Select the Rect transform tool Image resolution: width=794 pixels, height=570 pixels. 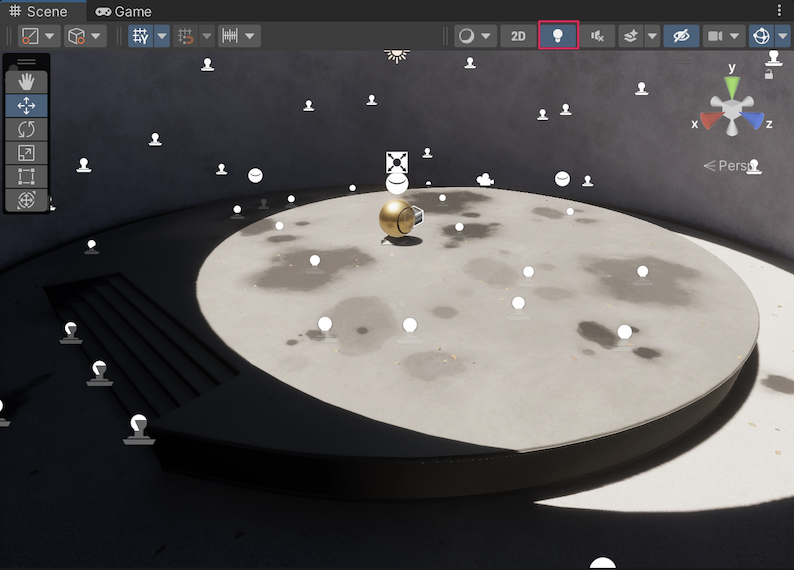(26, 177)
